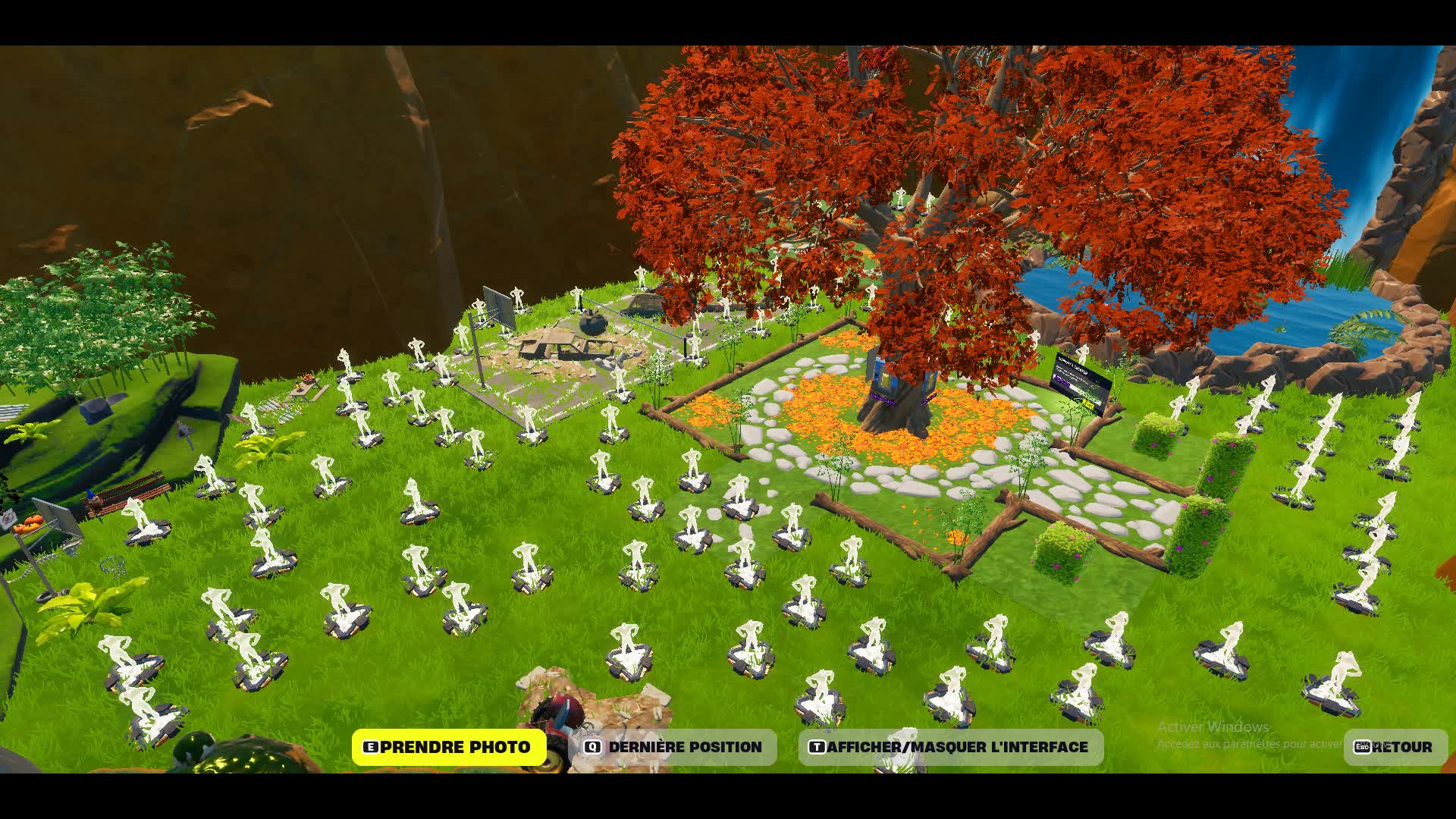Click the Prendre Photo button
The height and width of the screenshot is (819, 1456).
(x=448, y=747)
